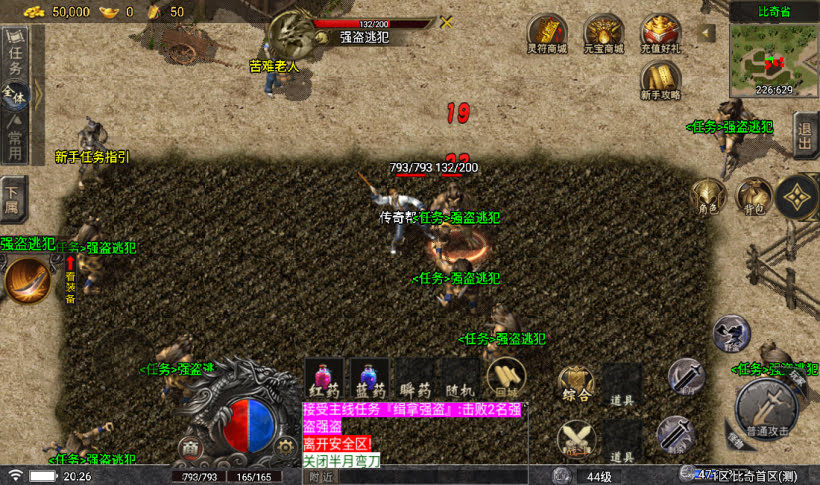Select the 随机 random teleport slot
The width and height of the screenshot is (820, 485).
coord(459,379)
